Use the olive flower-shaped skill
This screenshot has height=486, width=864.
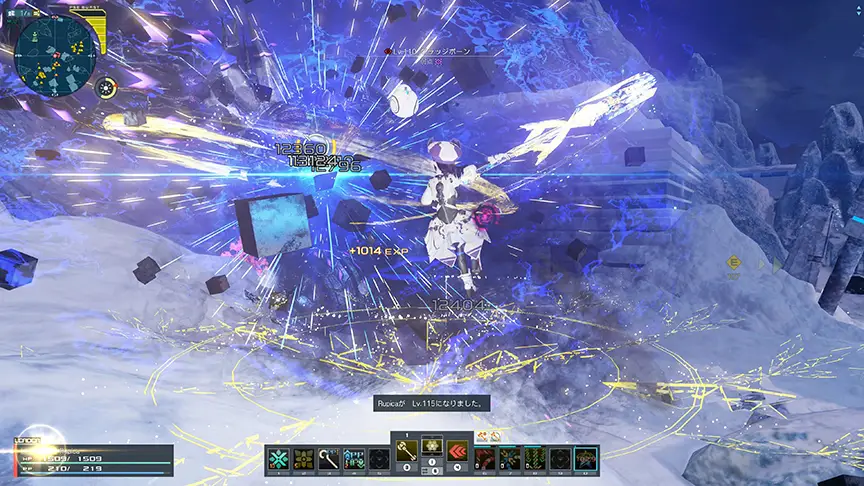click(303, 459)
